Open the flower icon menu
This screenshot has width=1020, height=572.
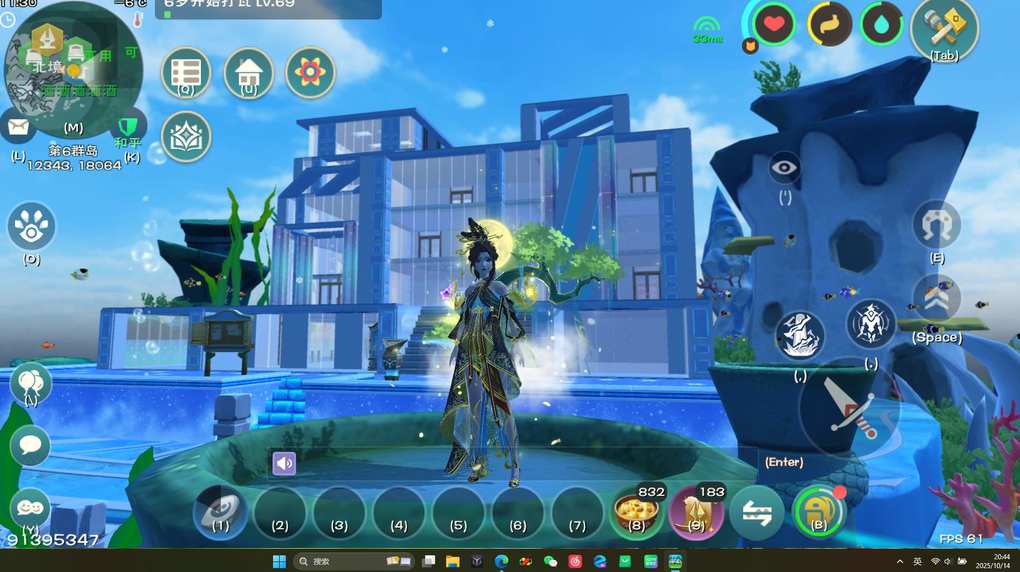pyautogui.click(x=310, y=72)
